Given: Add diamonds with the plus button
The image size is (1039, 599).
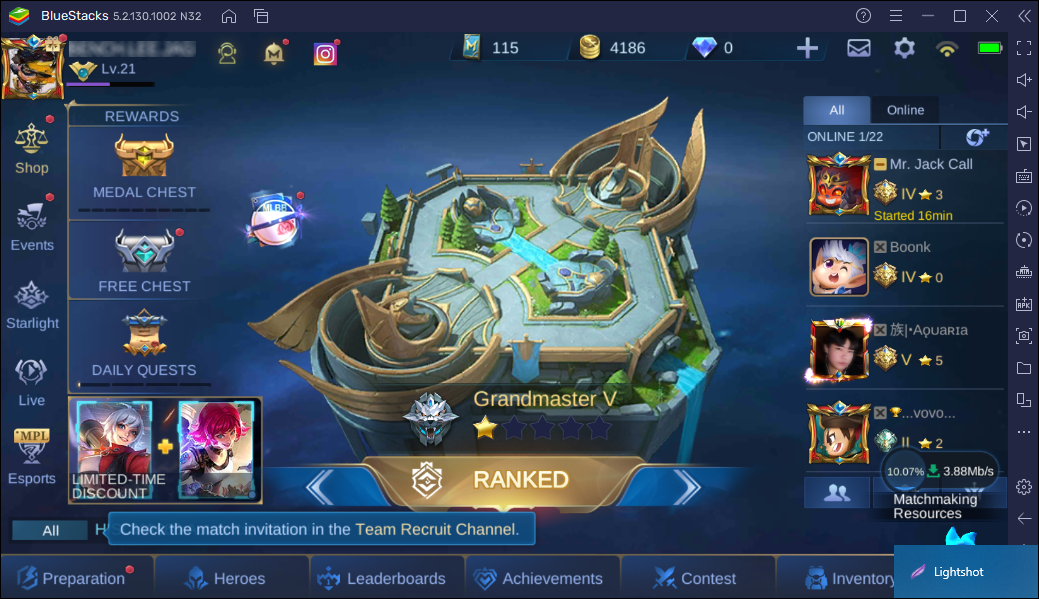Looking at the screenshot, I should (807, 48).
